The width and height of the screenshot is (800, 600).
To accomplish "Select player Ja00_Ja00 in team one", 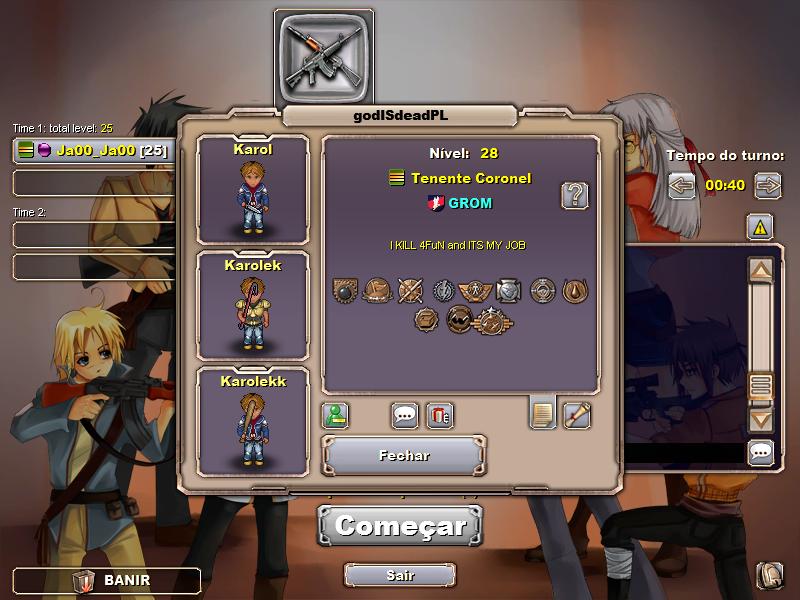I will pyautogui.click(x=92, y=151).
